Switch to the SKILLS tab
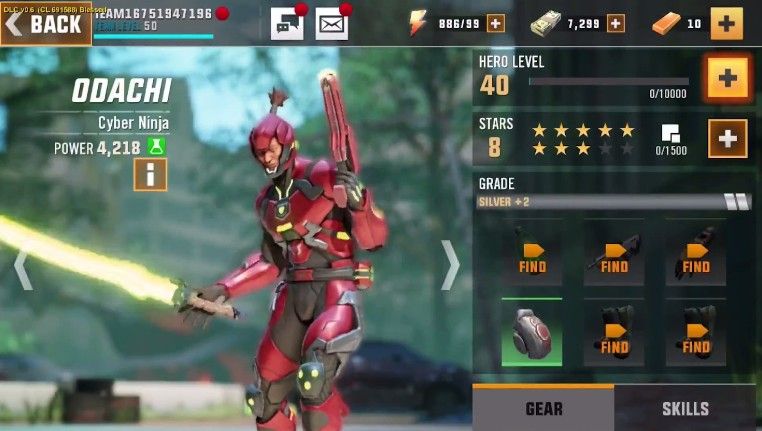The height and width of the screenshot is (431, 762). point(686,408)
